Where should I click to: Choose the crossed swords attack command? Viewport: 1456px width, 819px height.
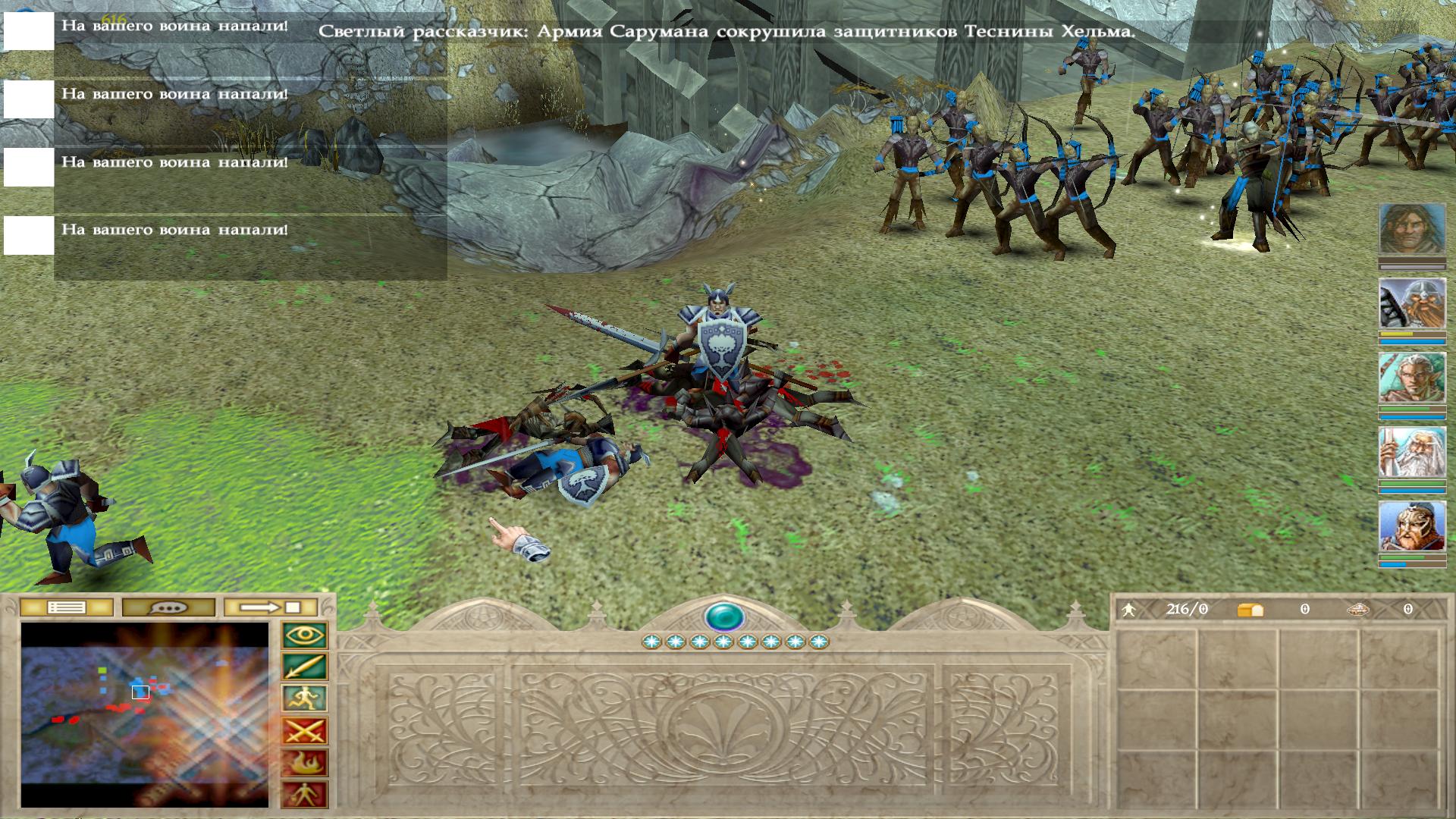click(305, 731)
